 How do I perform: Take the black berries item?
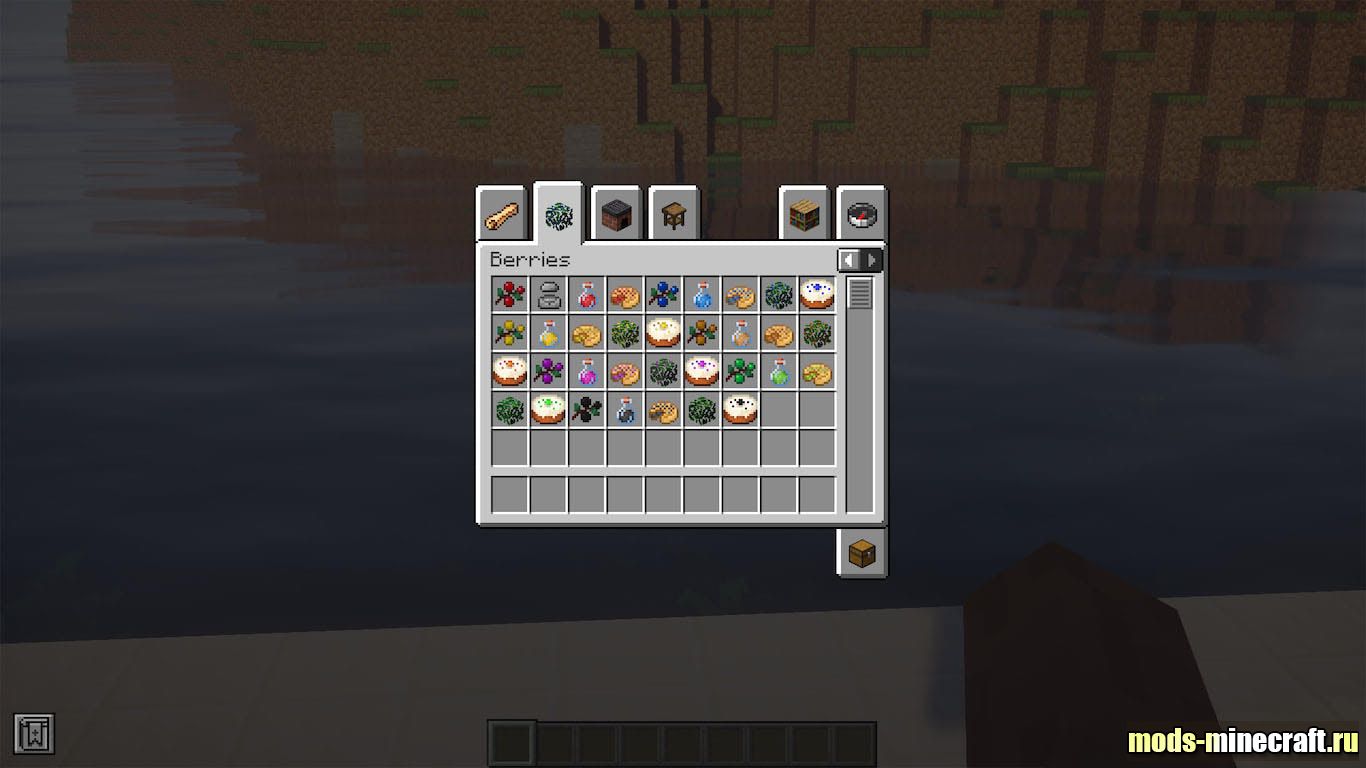click(x=587, y=409)
